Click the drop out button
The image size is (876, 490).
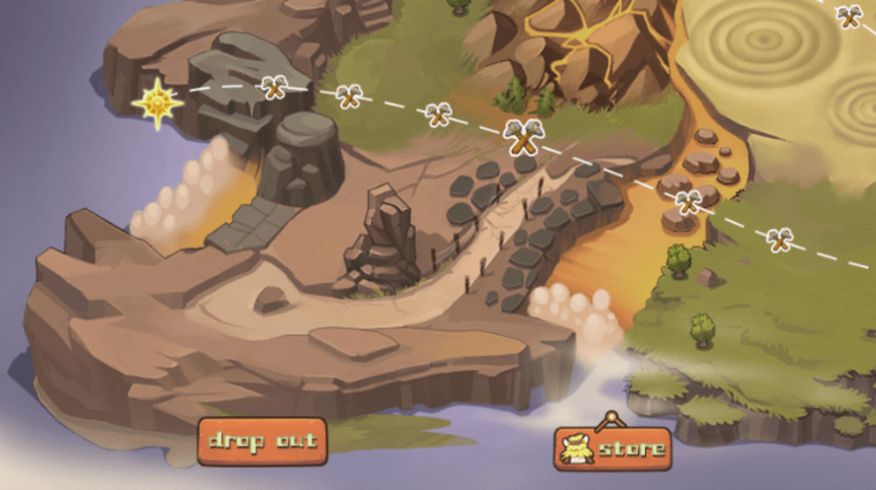[x=262, y=441]
